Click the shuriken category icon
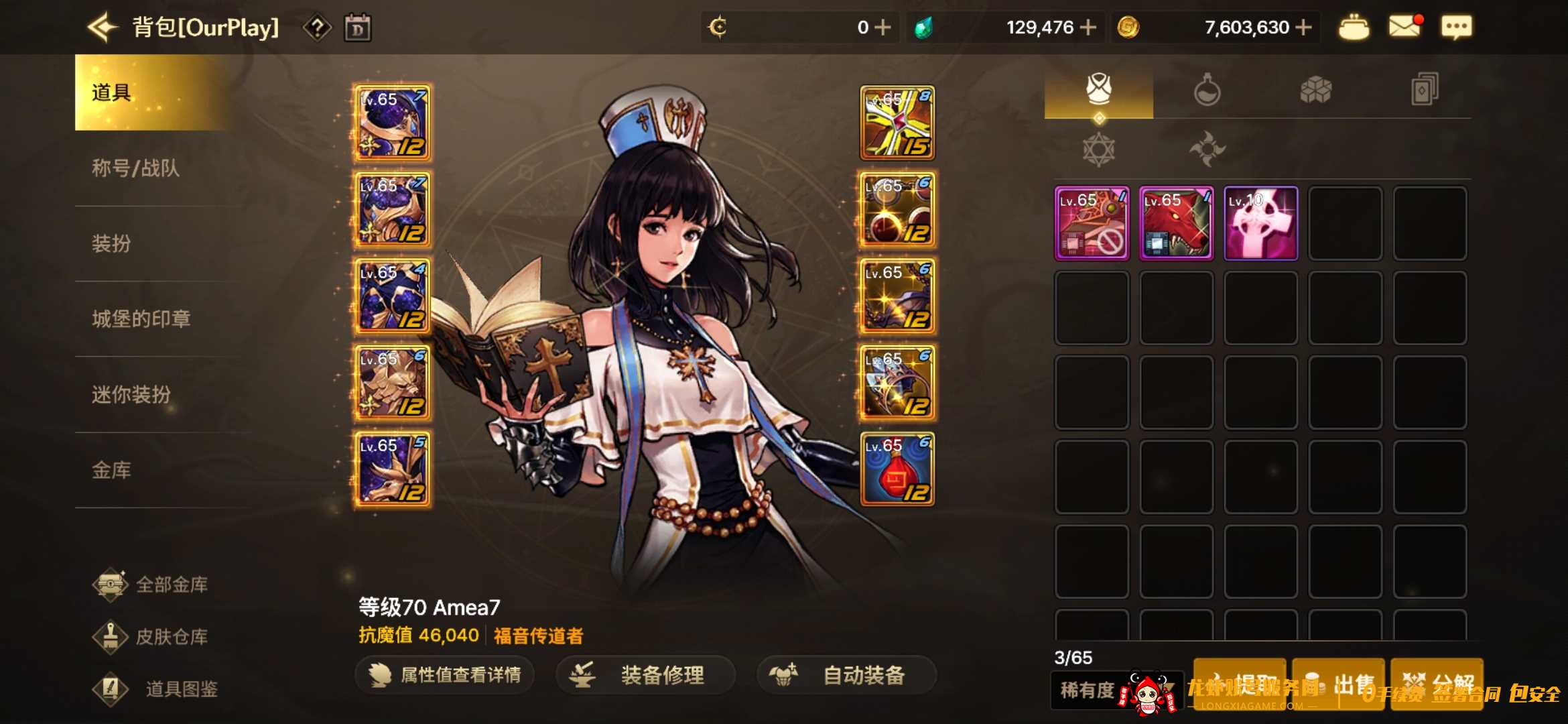Image resolution: width=1568 pixels, height=724 pixels. point(1206,149)
